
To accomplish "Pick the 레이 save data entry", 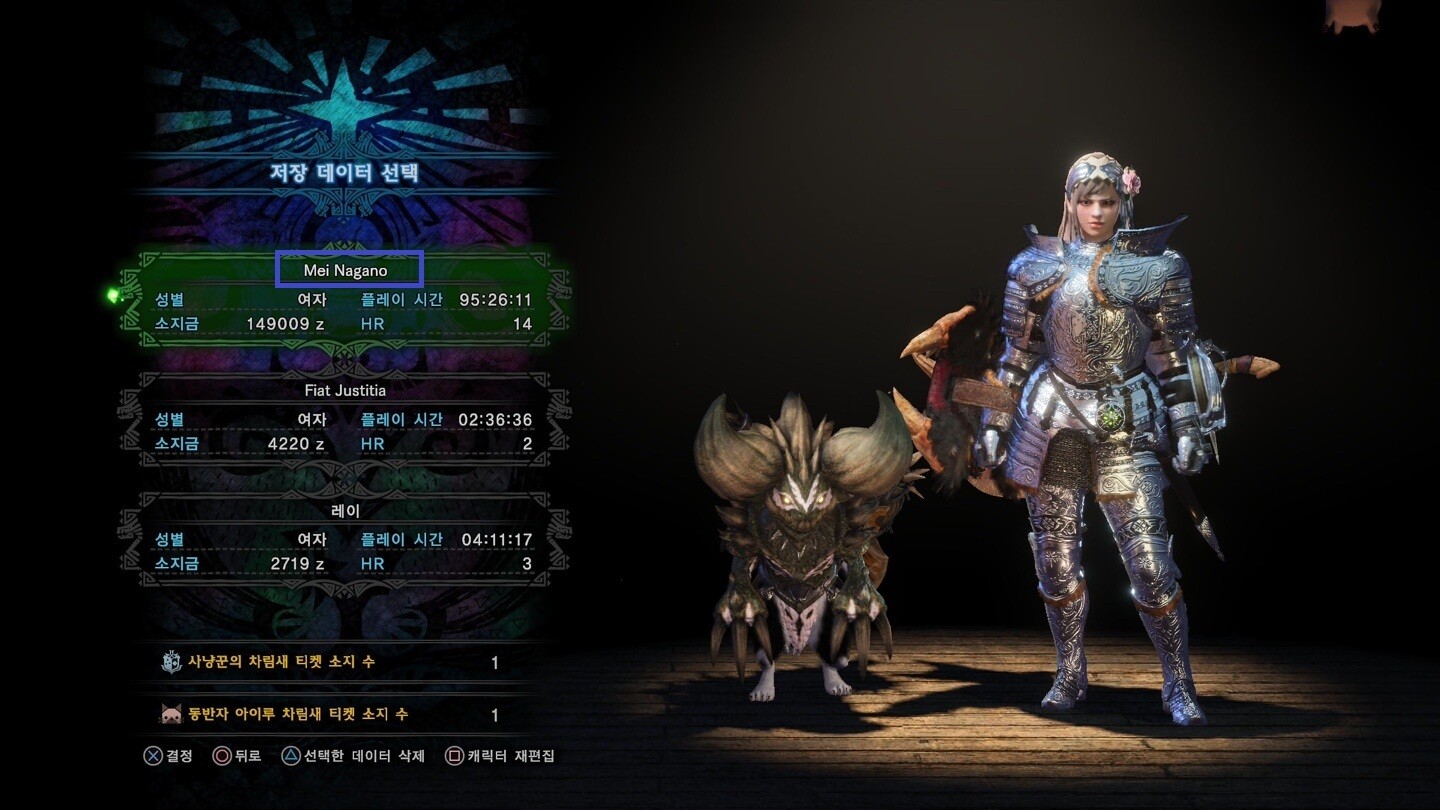I will (x=345, y=538).
